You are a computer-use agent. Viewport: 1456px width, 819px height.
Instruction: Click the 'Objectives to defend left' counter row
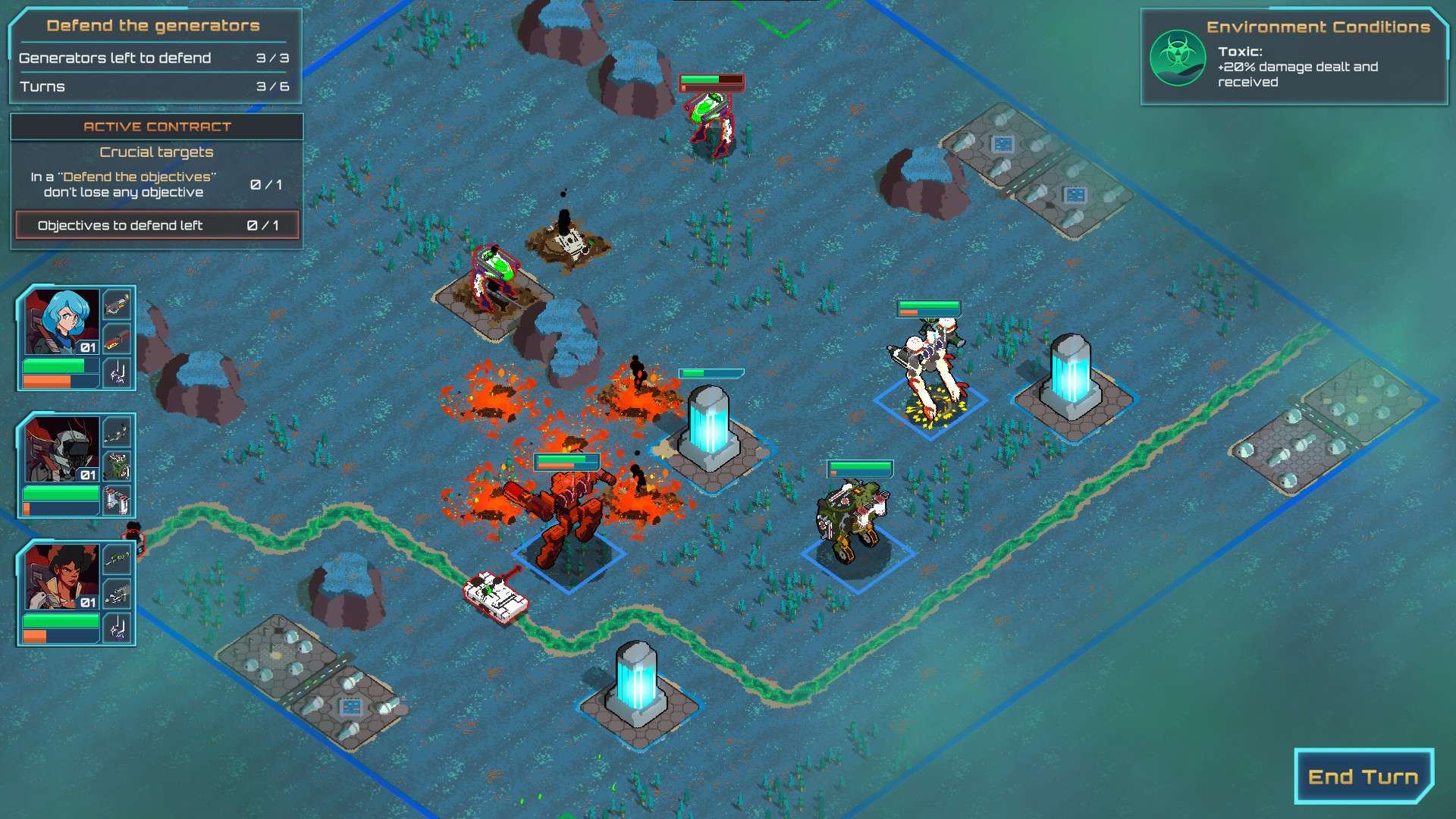[x=155, y=225]
